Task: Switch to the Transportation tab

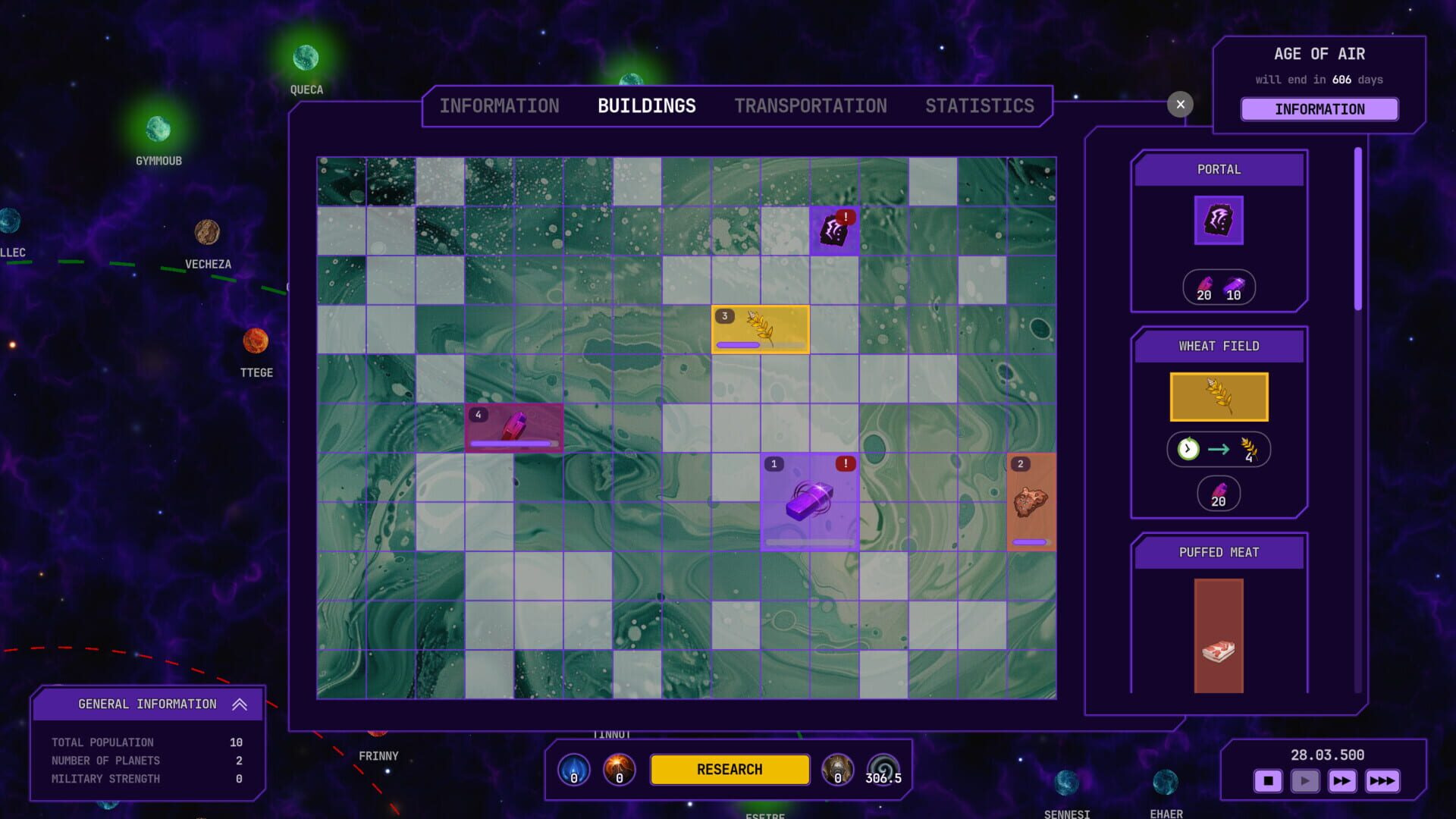Action: coord(810,105)
